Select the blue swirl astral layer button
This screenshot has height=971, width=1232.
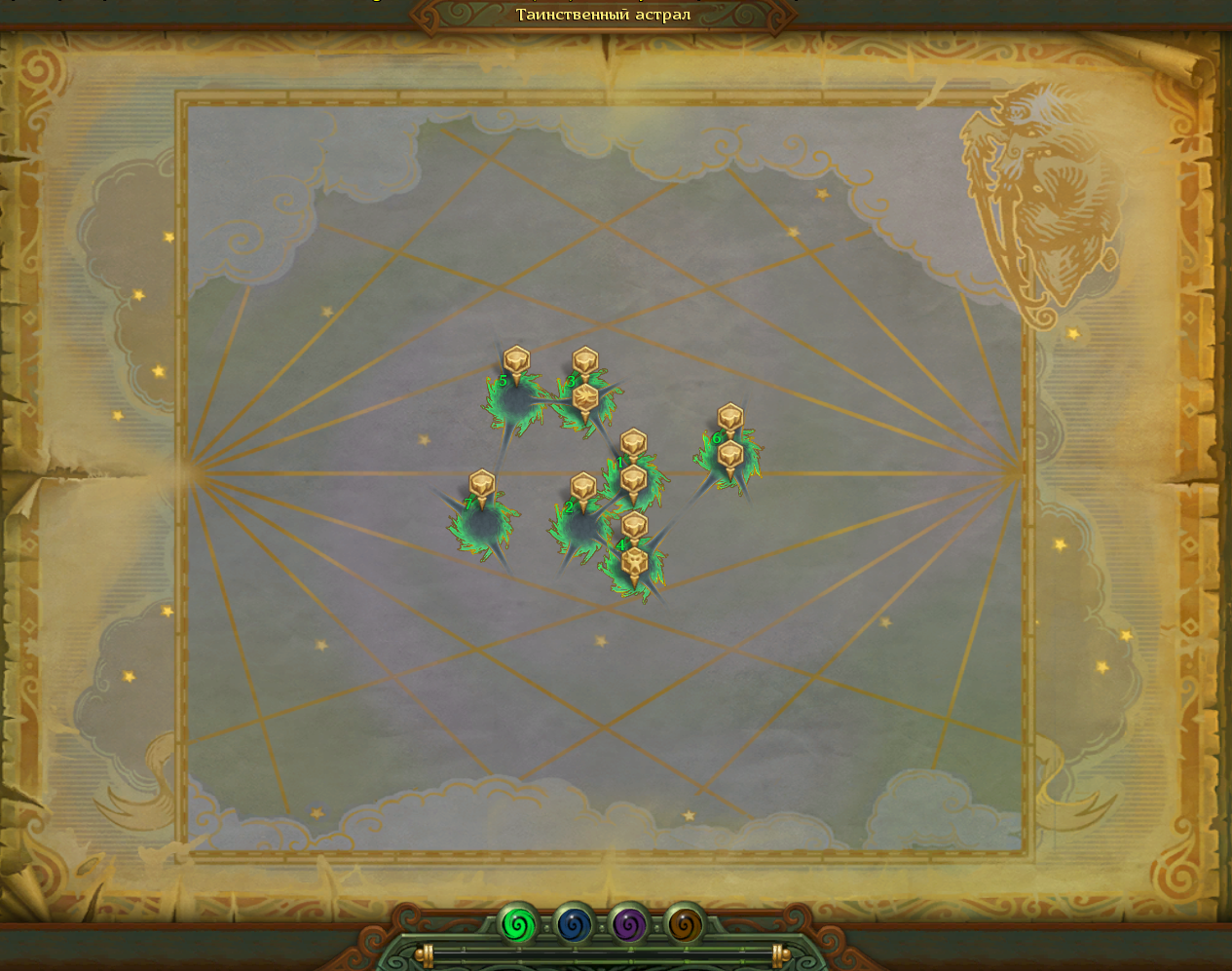(x=575, y=924)
